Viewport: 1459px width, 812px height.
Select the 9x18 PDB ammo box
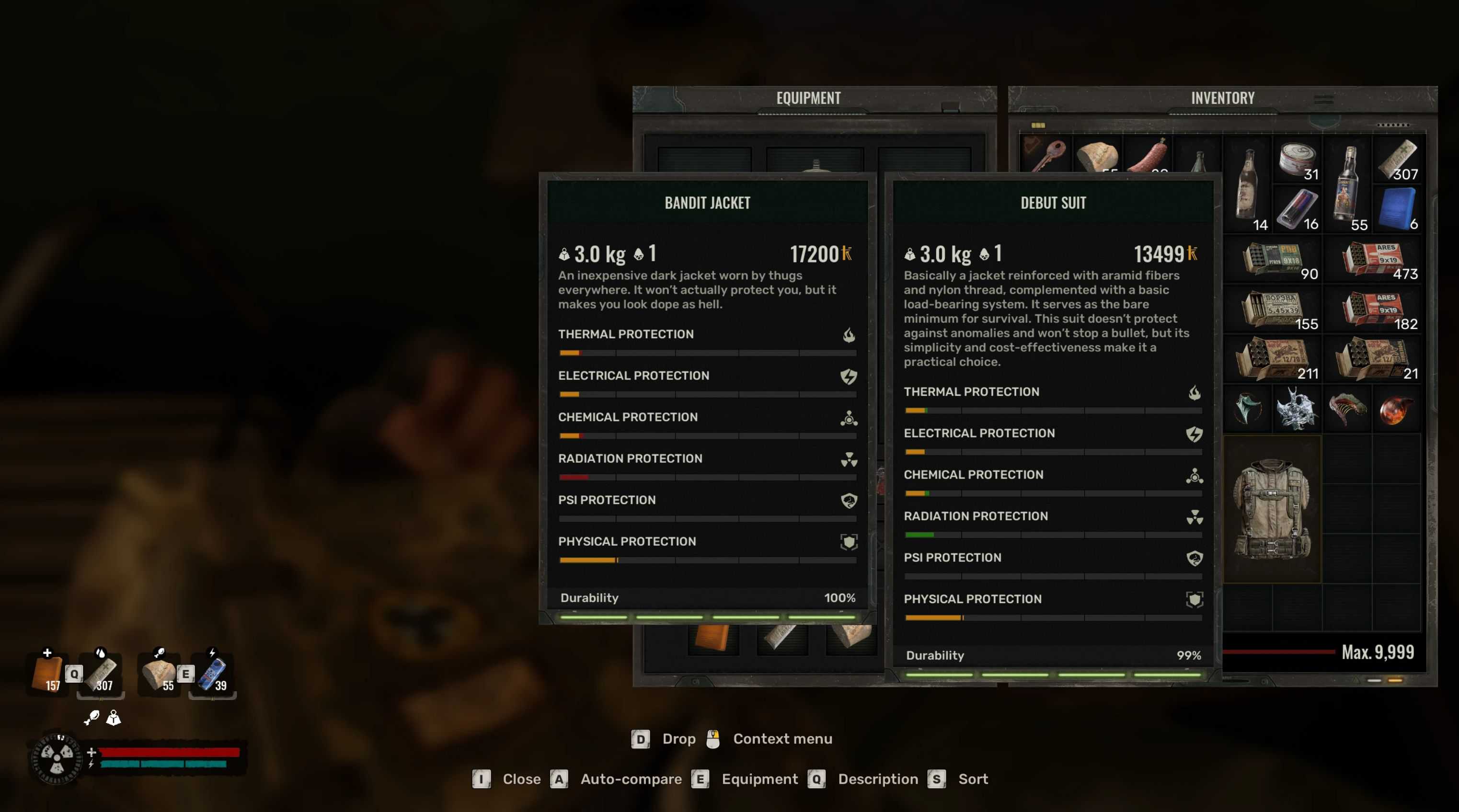pyautogui.click(x=1272, y=259)
